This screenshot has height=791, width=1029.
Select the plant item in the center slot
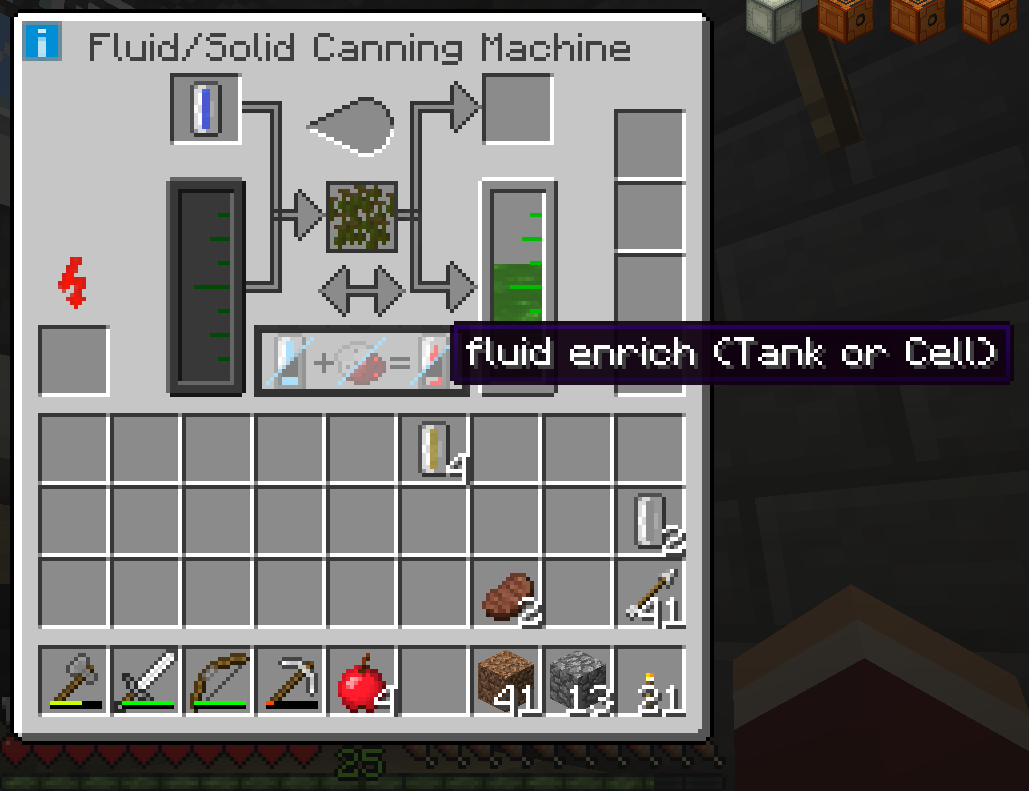tap(362, 216)
